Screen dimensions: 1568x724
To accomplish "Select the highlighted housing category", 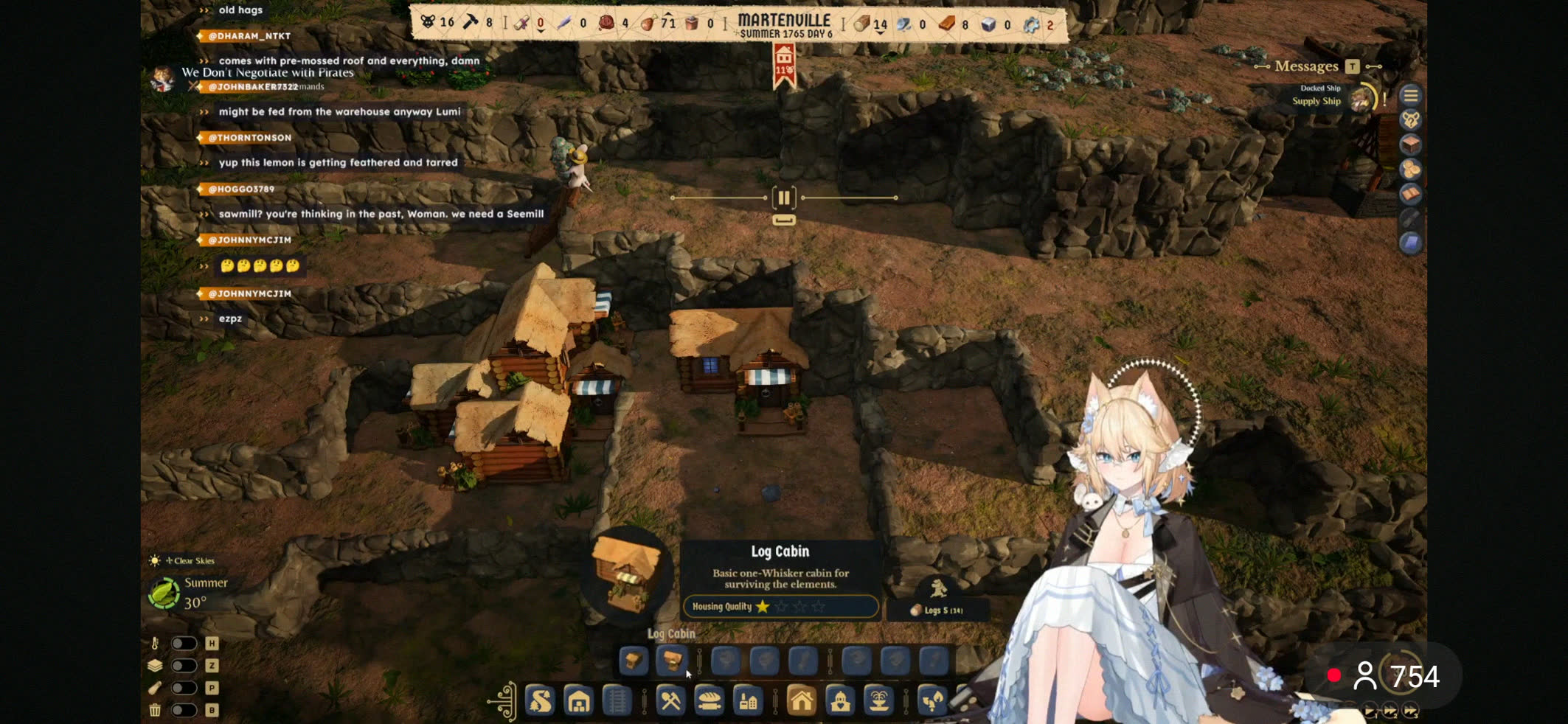I will pos(801,700).
